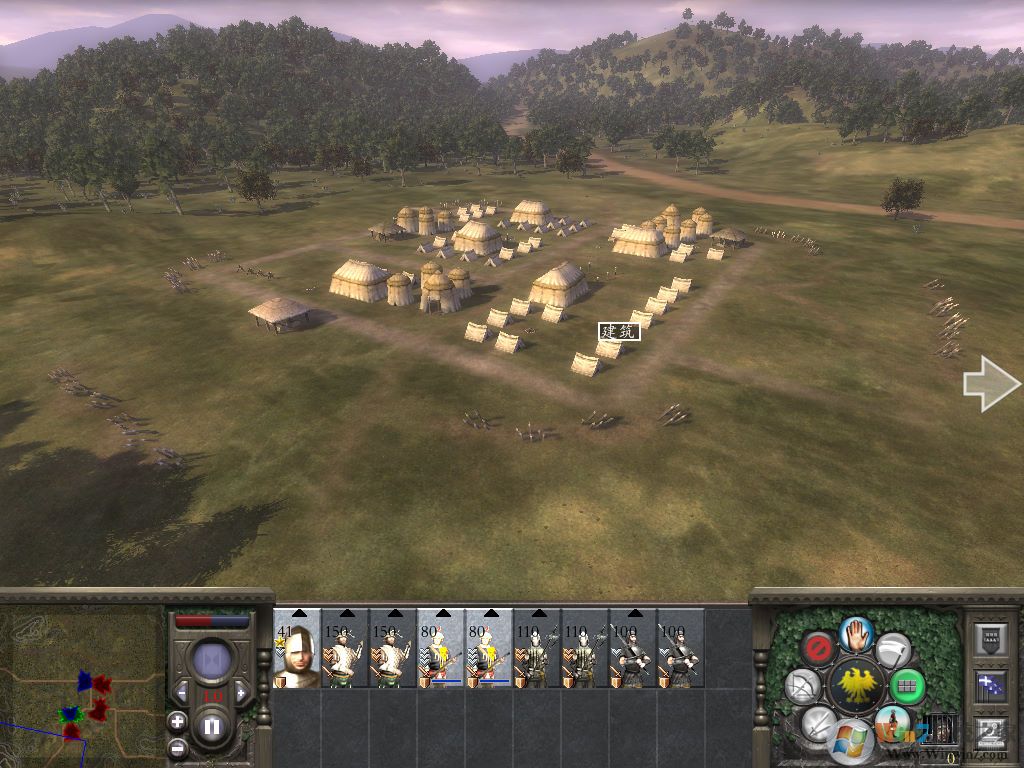
Task: Activate the red halt order button
Action: click(x=820, y=648)
